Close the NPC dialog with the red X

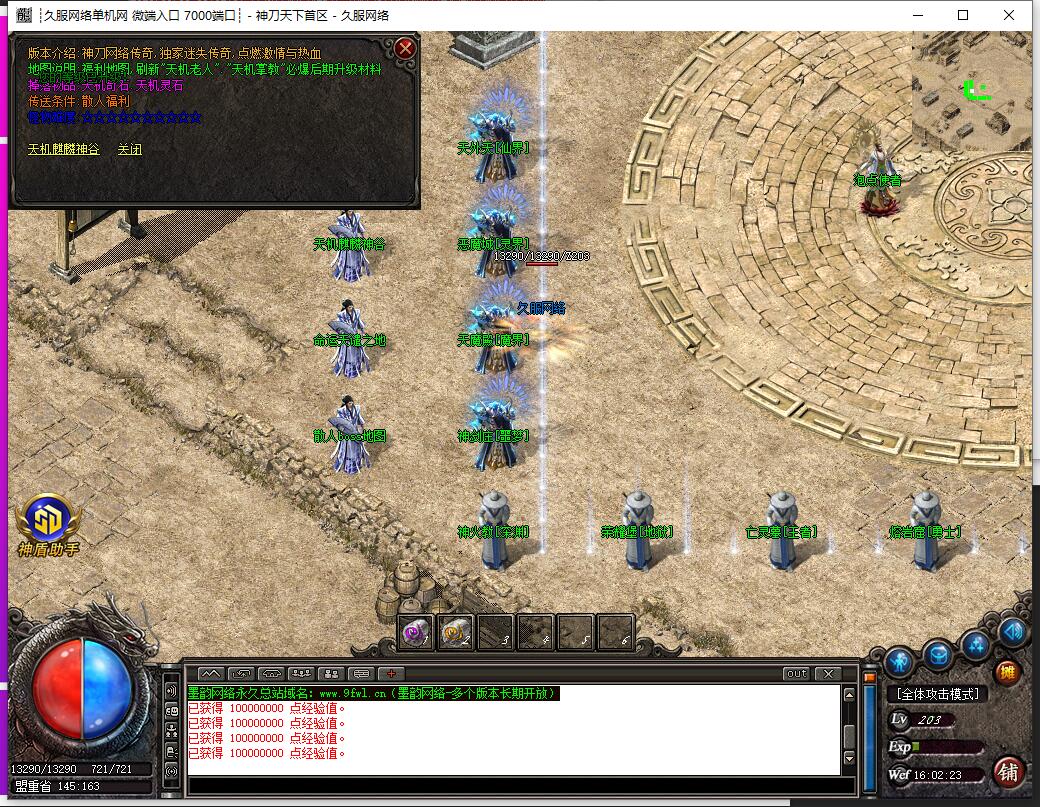pyautogui.click(x=405, y=48)
